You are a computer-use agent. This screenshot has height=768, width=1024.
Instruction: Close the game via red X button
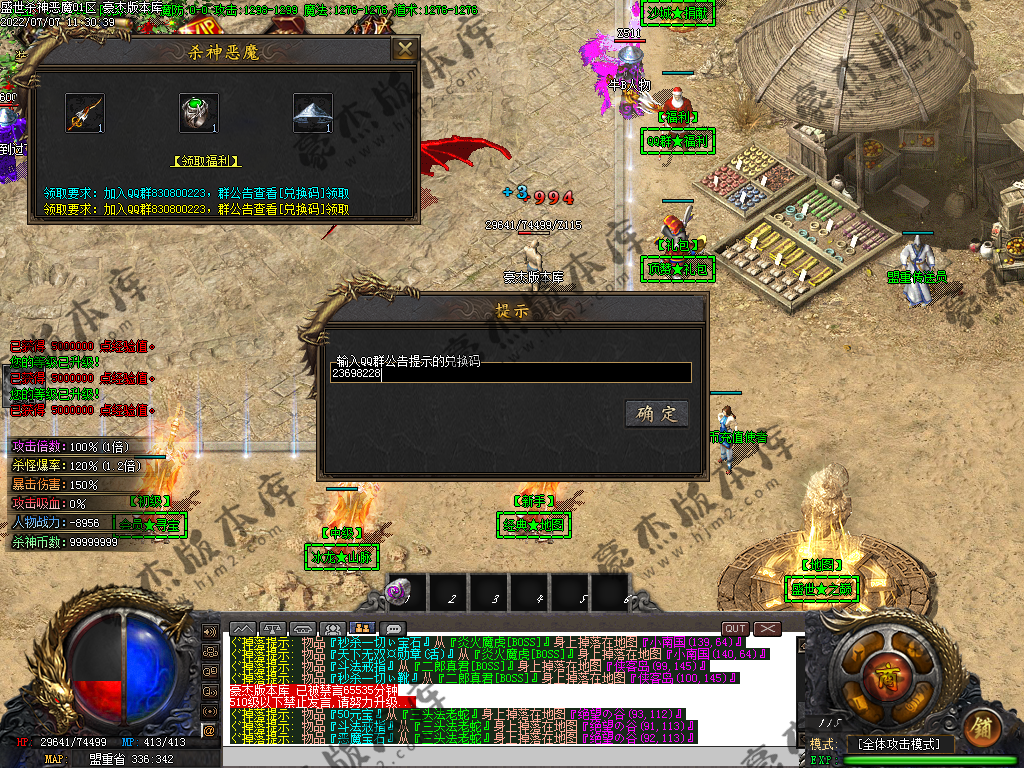(x=767, y=628)
